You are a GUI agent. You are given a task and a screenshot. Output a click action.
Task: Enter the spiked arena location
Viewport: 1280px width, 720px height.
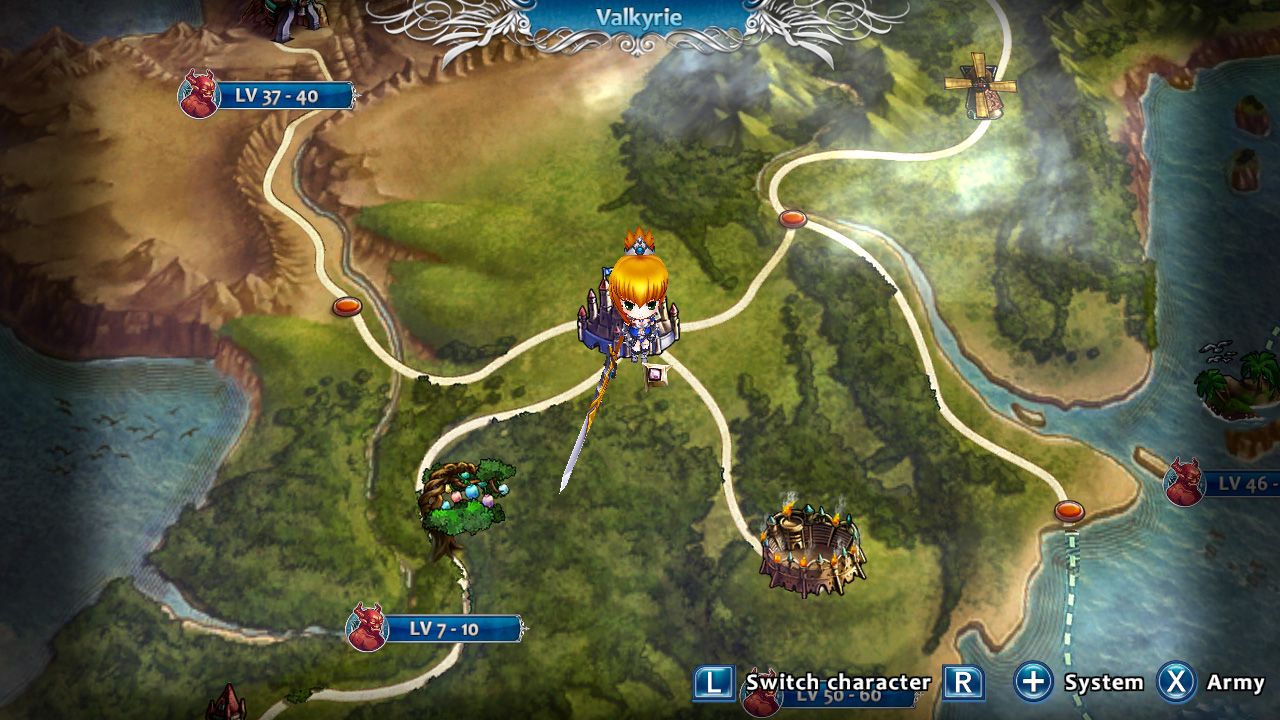(811, 551)
